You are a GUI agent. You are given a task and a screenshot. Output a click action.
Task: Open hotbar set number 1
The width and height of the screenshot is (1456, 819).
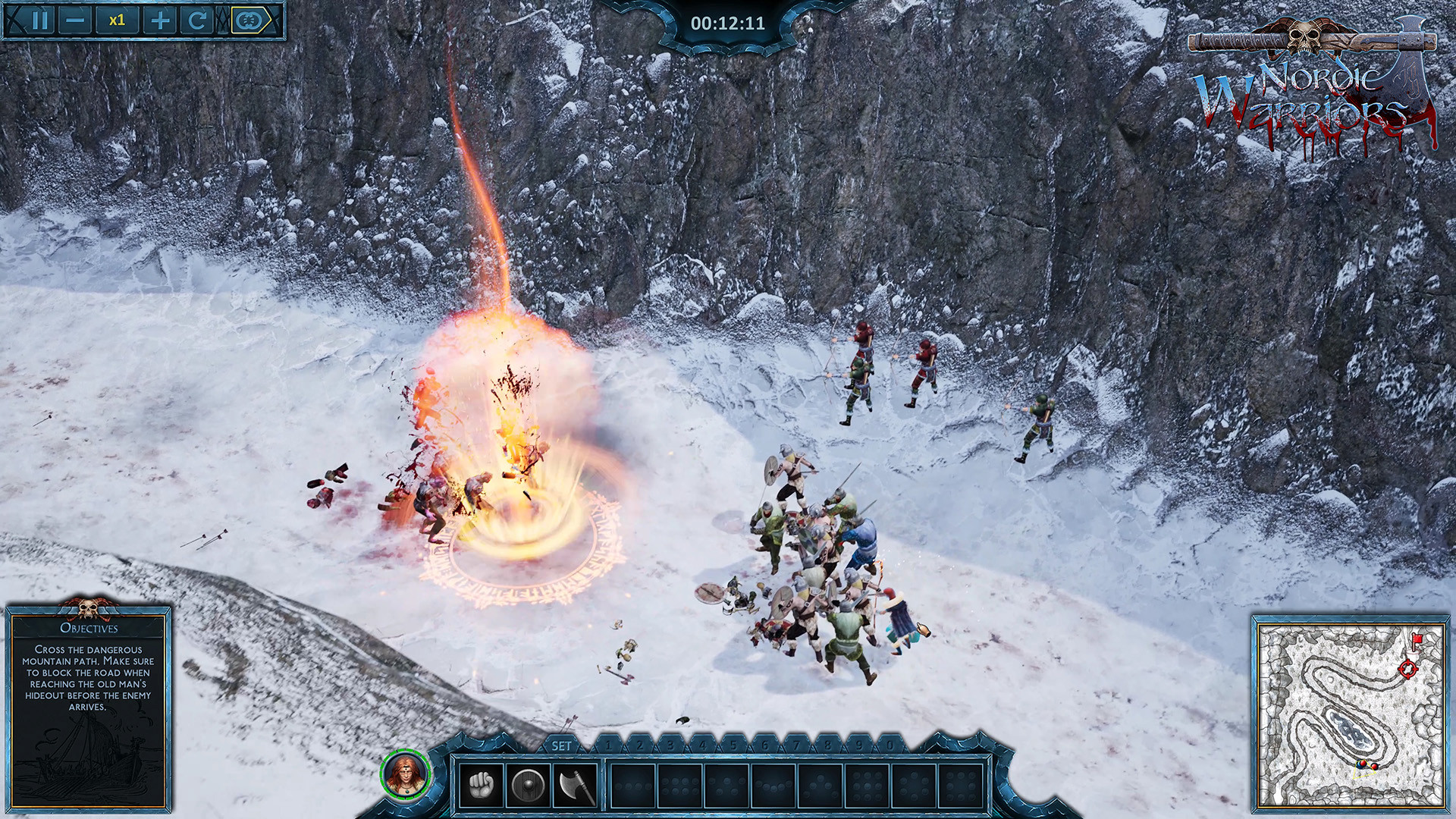611,745
